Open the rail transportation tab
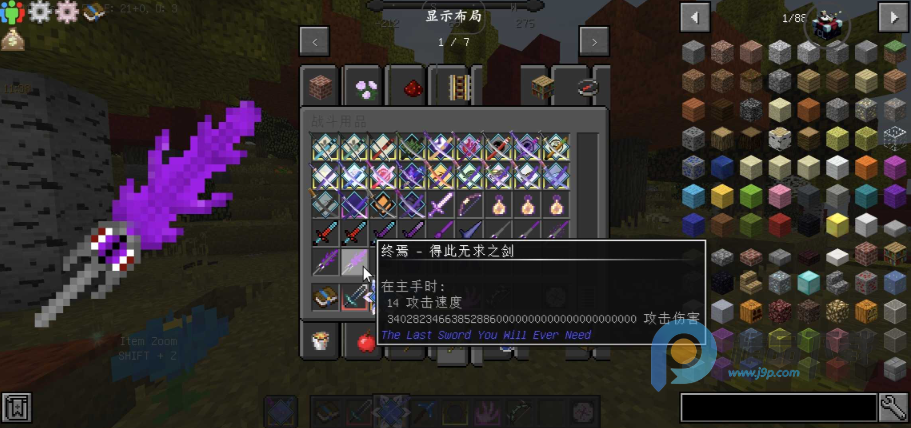911x428 pixels. tap(456, 88)
